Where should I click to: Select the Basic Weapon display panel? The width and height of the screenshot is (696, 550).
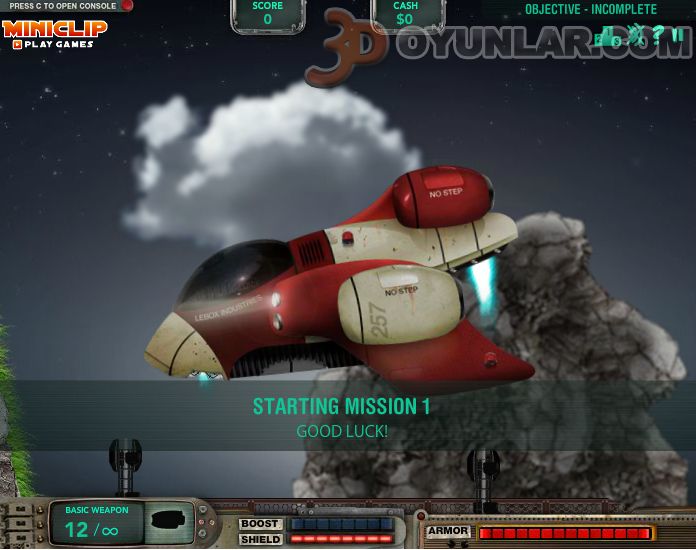(120, 523)
